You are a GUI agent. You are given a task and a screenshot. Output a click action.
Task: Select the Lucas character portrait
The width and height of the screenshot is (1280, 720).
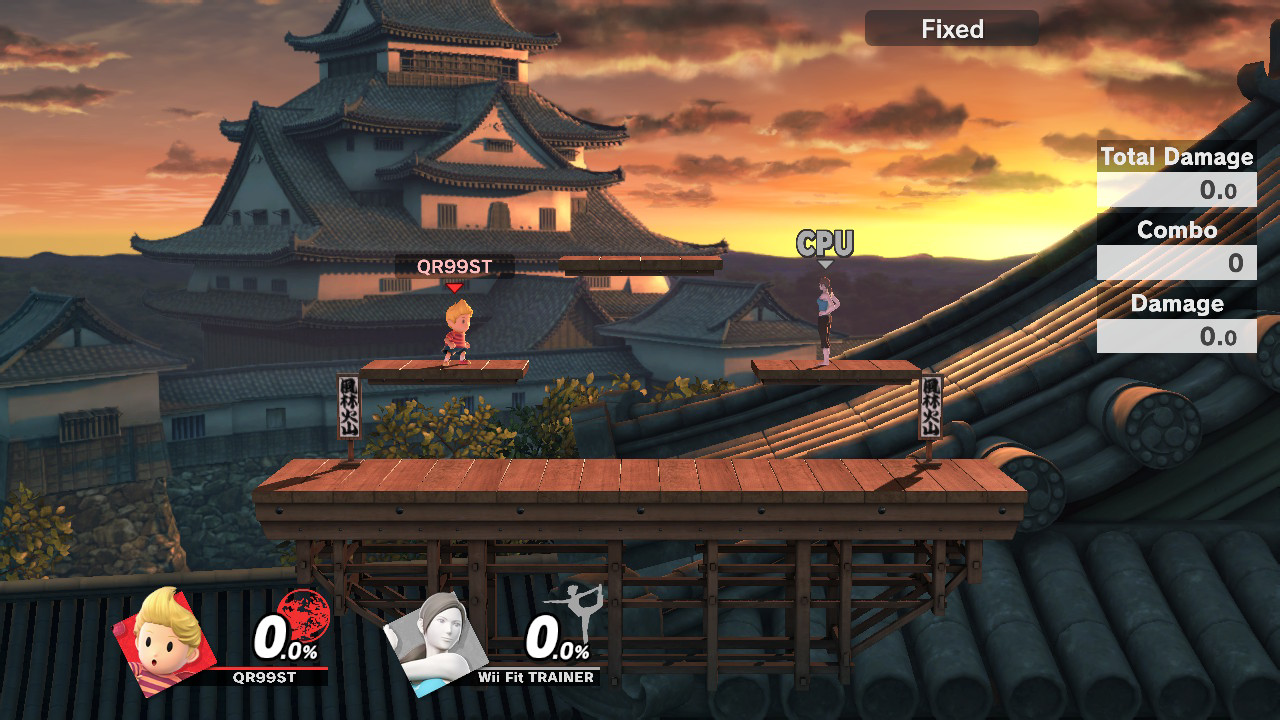pos(166,638)
